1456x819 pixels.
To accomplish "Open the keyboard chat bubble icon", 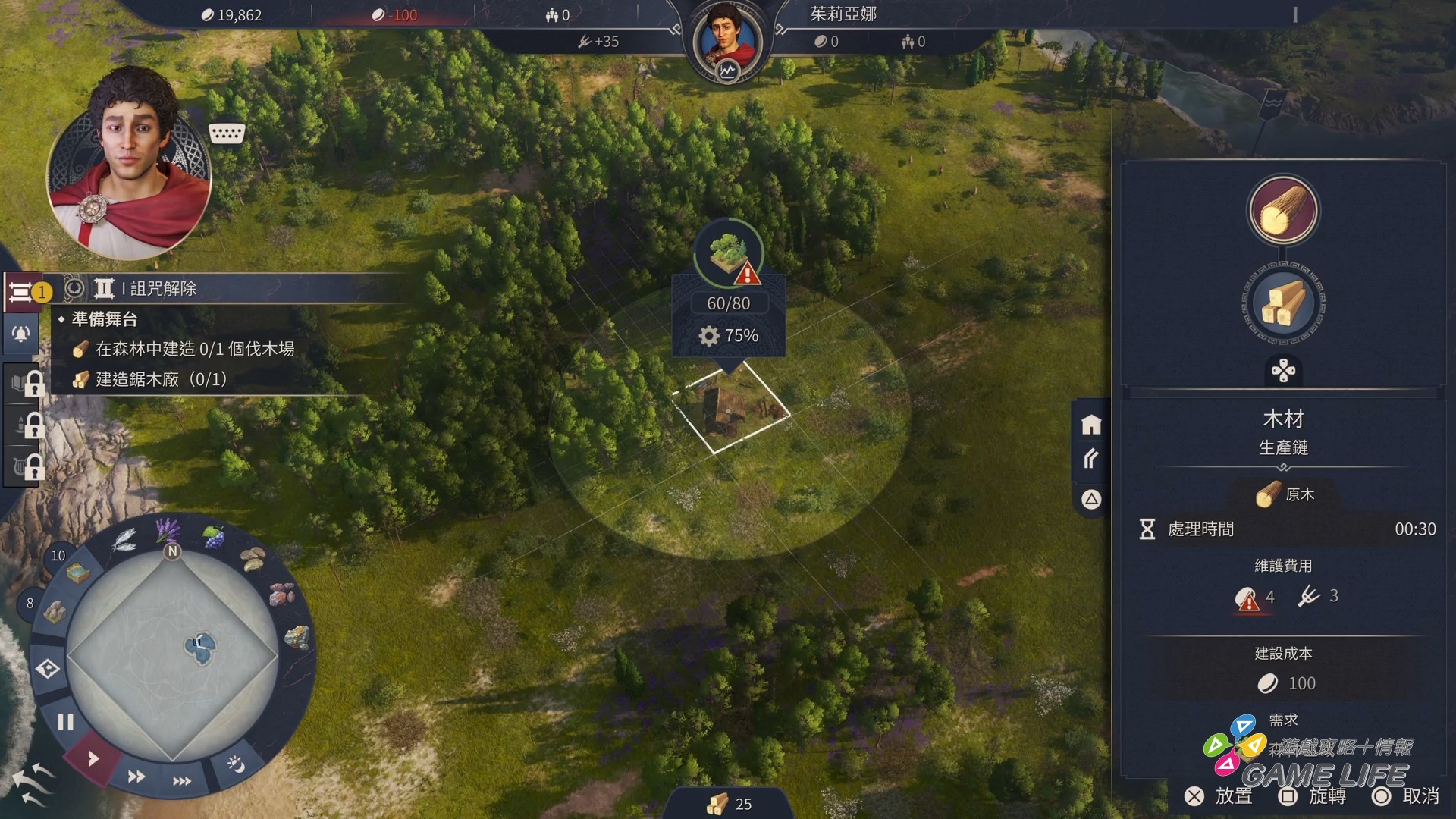I will 226,133.
